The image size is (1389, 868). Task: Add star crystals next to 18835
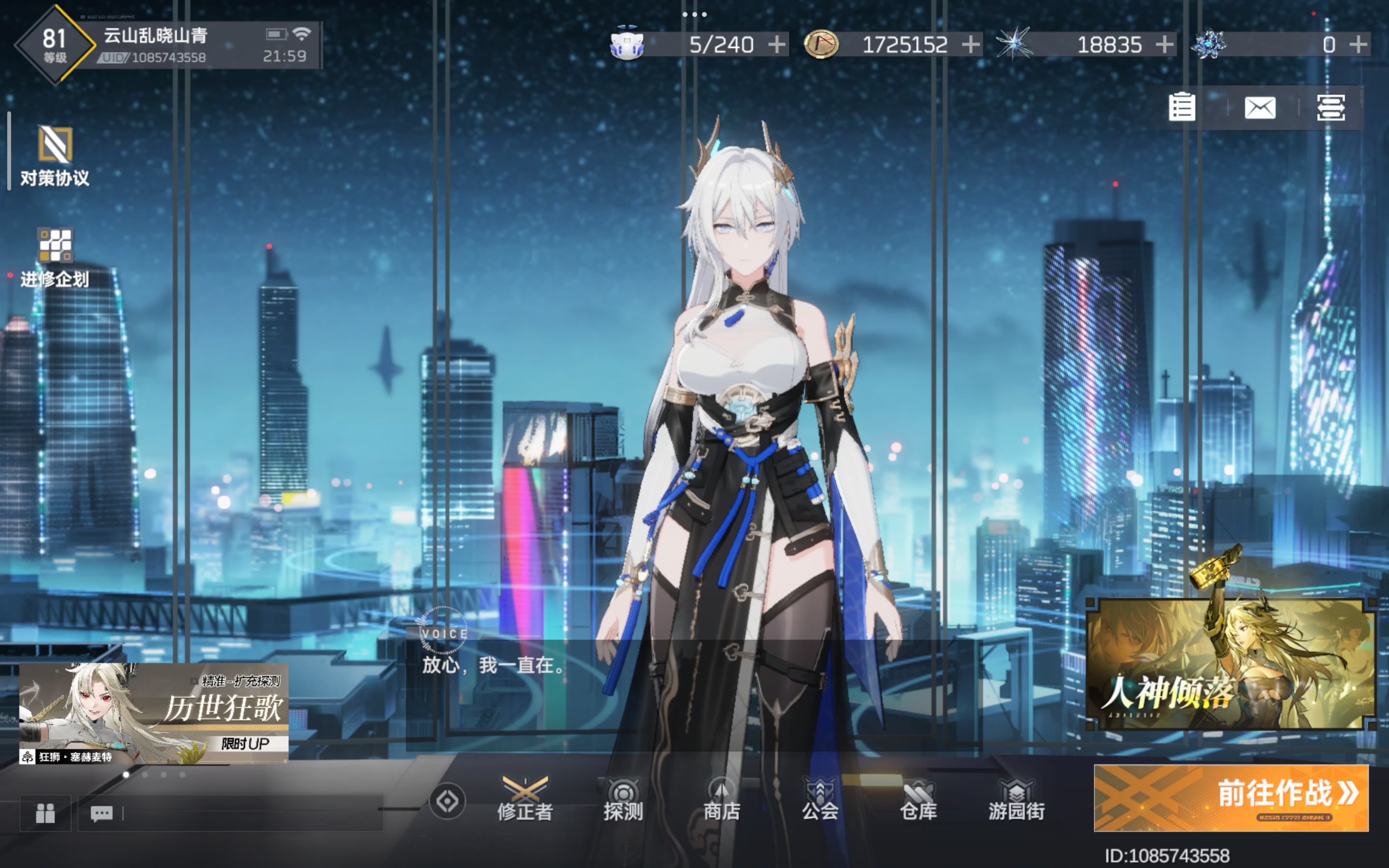pyautogui.click(x=1165, y=44)
